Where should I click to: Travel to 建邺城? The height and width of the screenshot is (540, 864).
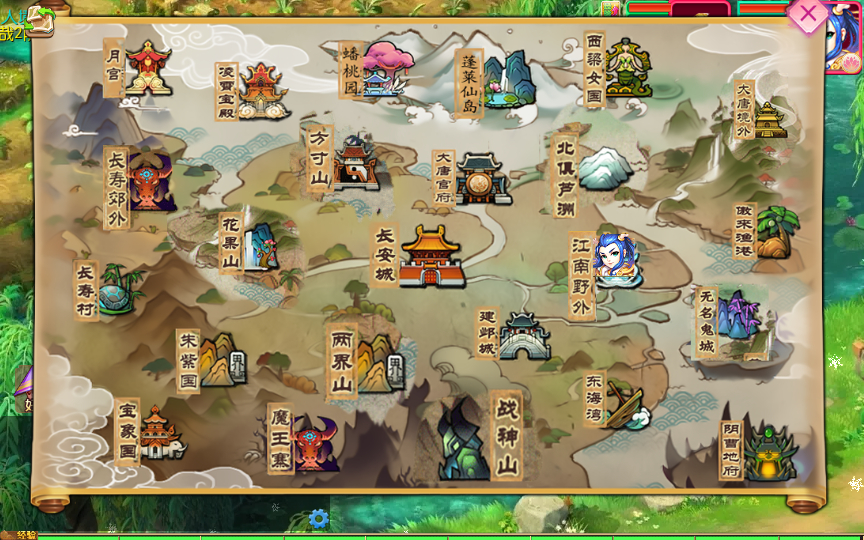point(523,335)
